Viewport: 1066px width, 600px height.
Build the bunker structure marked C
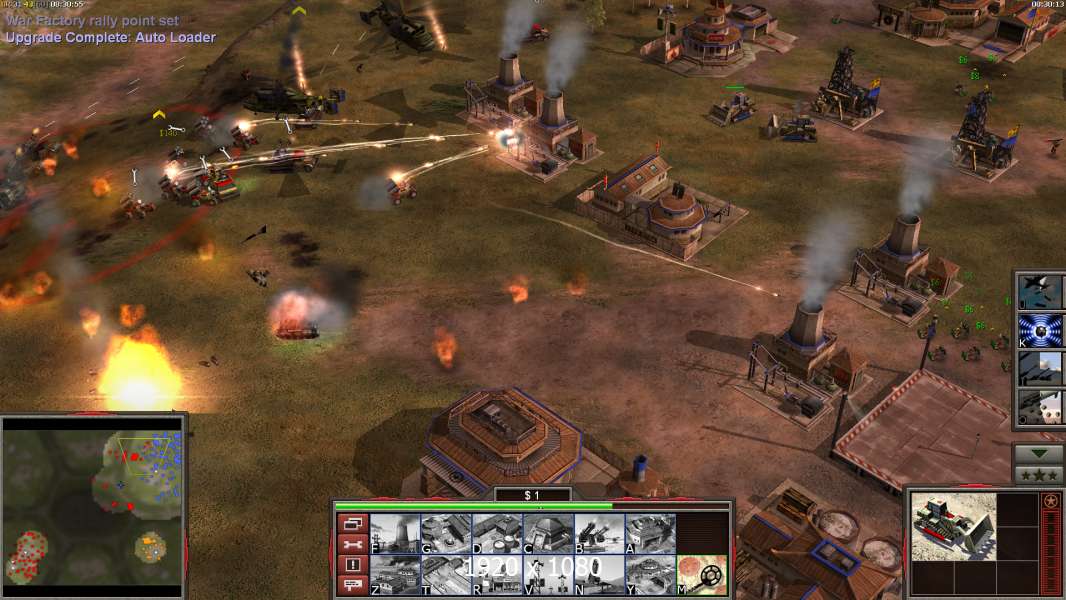click(x=548, y=534)
